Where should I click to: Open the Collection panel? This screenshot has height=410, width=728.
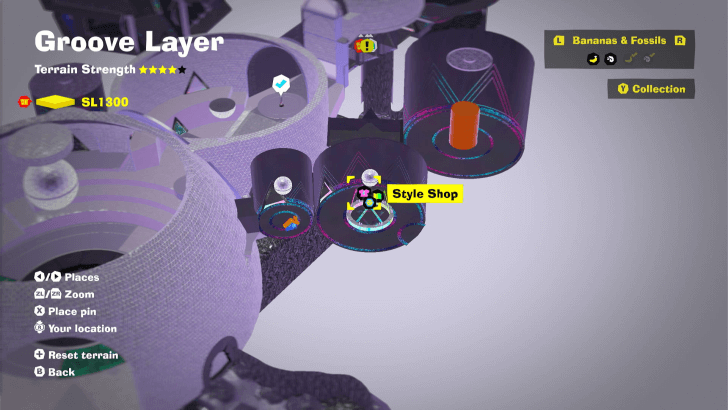tap(651, 89)
